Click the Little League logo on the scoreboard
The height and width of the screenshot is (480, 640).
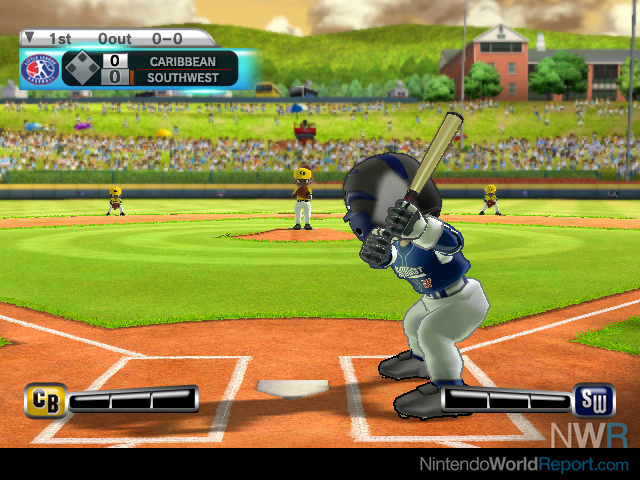40,69
